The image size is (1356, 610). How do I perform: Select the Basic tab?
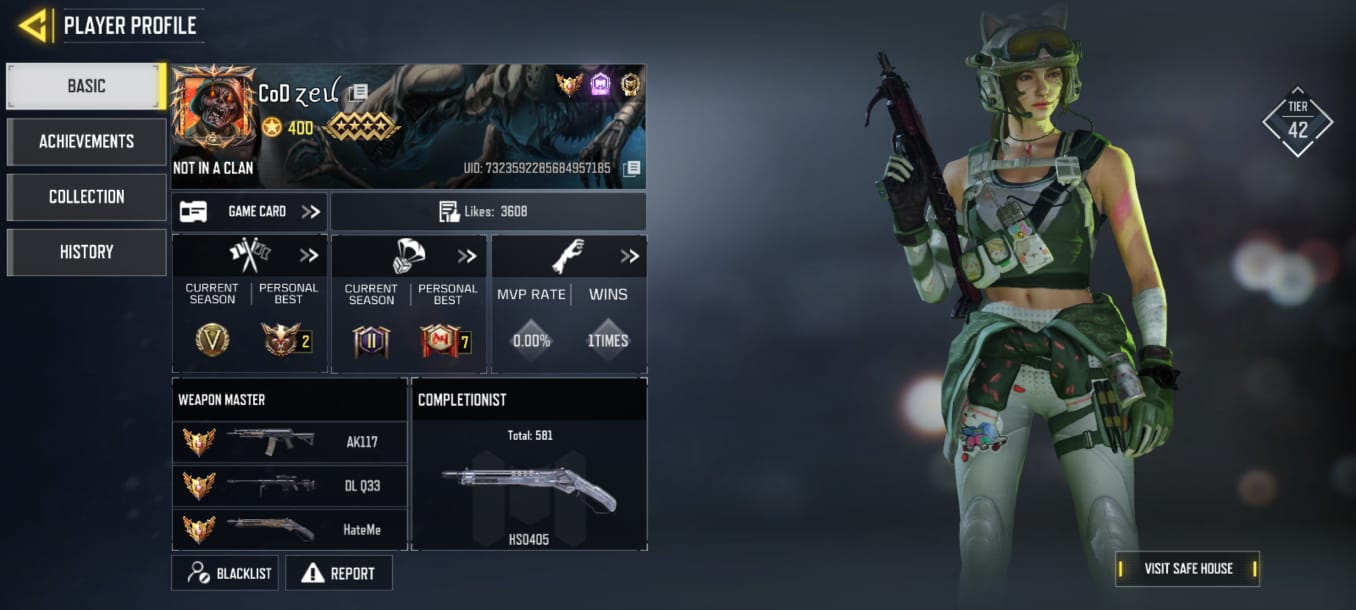click(86, 86)
